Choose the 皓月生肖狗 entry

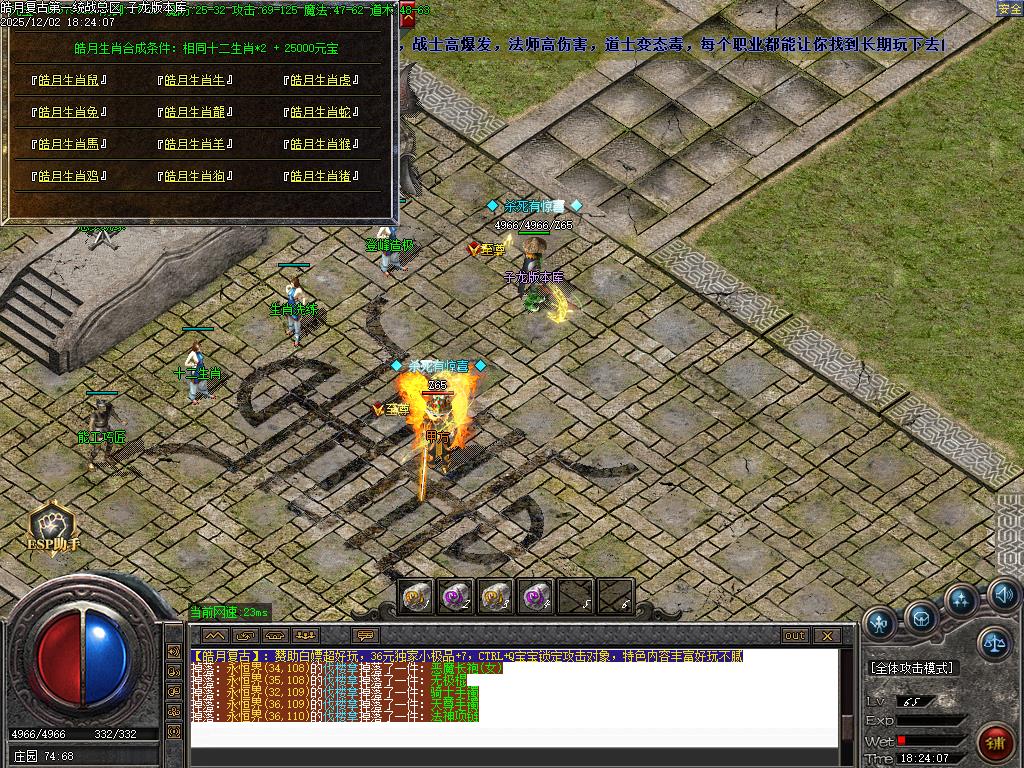click(x=194, y=176)
